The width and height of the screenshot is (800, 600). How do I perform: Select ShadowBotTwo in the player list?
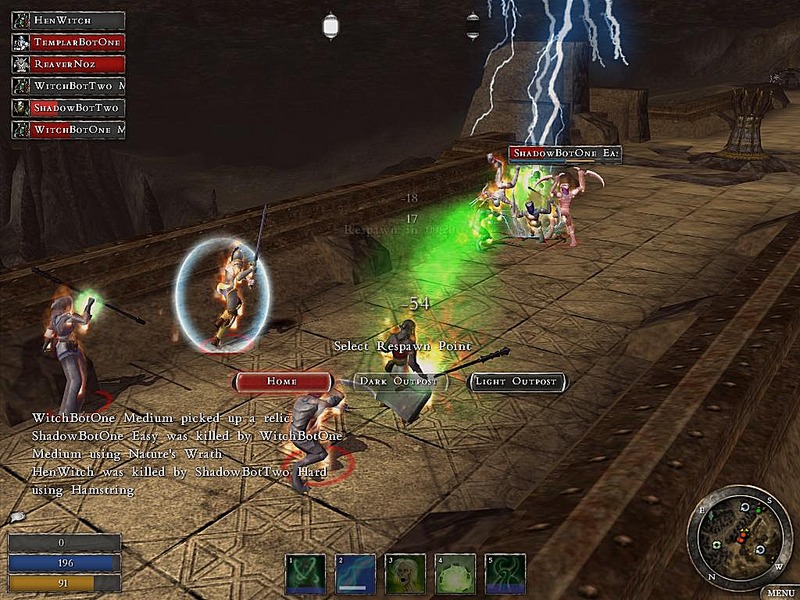pos(68,108)
